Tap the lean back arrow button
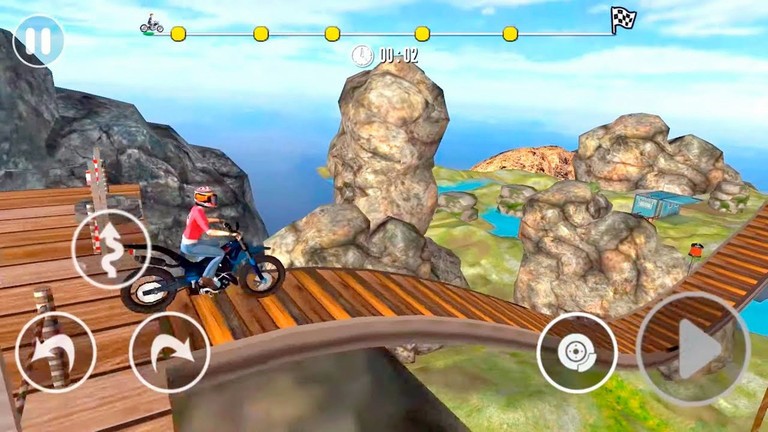768x432 pixels. (x=55, y=352)
